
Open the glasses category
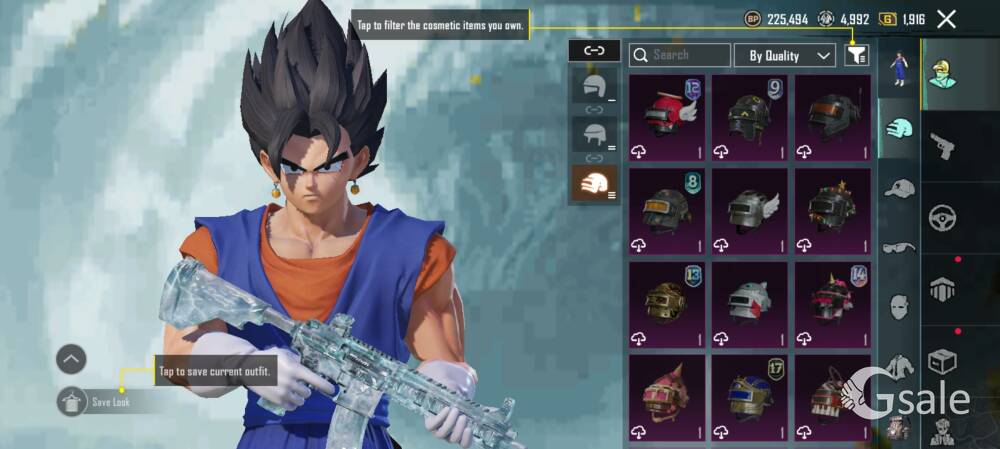point(899,247)
